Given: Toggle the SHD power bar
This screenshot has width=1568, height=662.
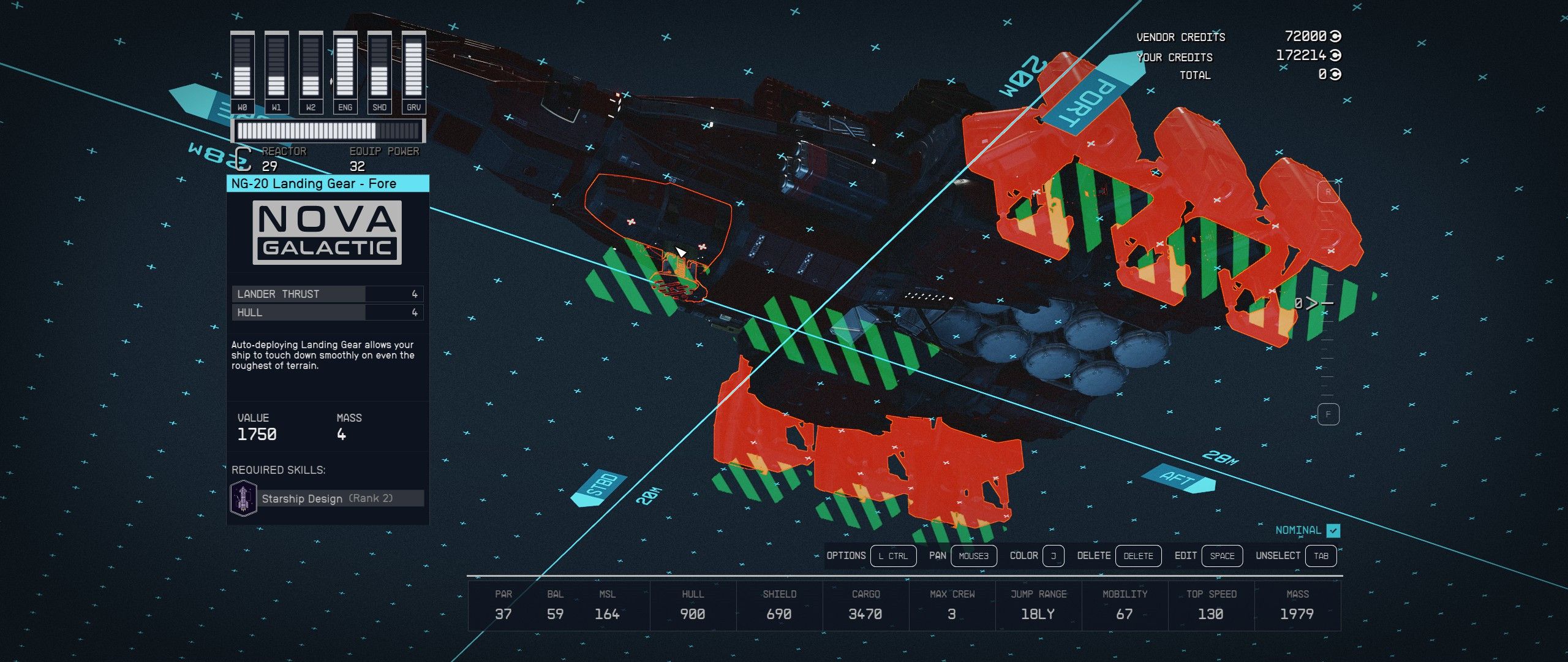Looking at the screenshot, I should point(379,67).
